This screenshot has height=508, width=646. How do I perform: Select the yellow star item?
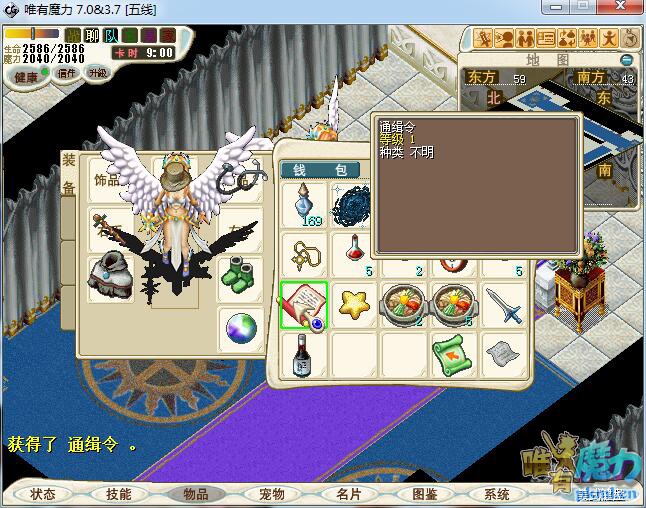click(x=354, y=302)
